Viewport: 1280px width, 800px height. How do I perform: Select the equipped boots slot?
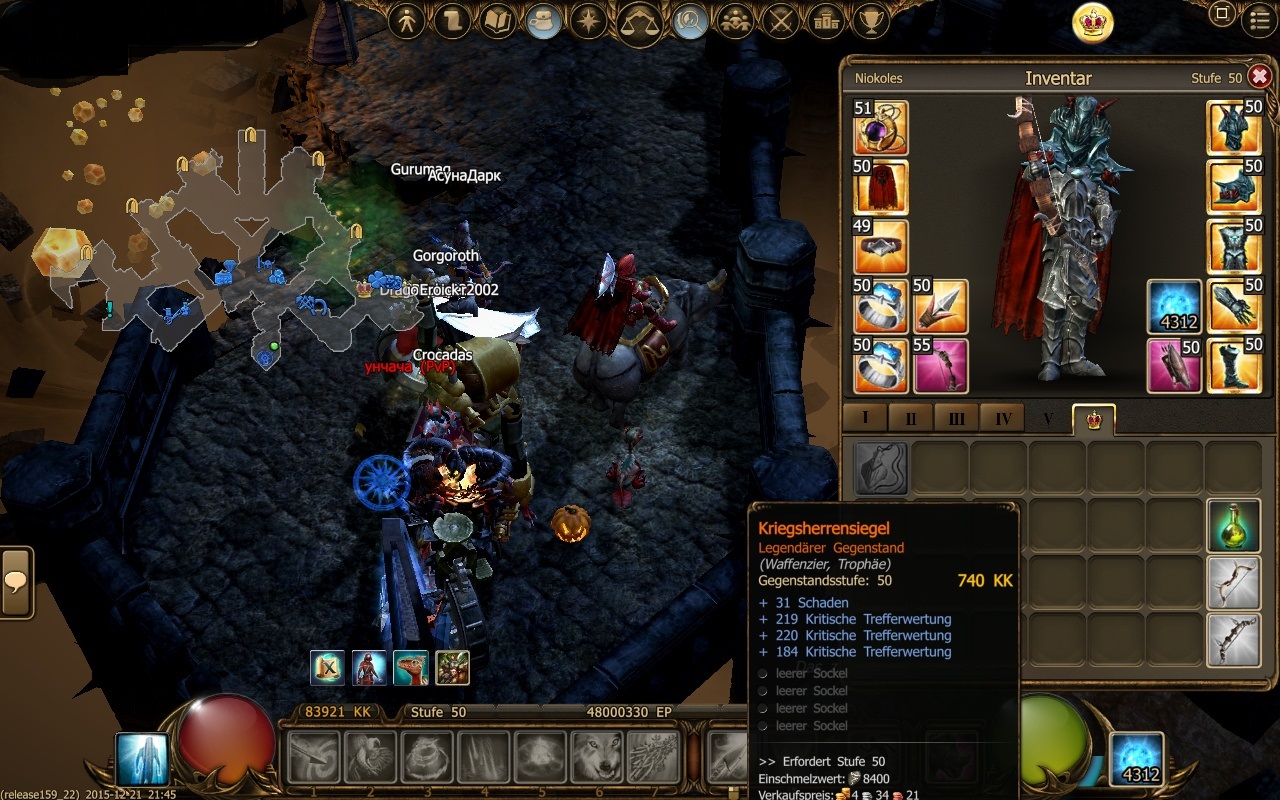point(1234,366)
